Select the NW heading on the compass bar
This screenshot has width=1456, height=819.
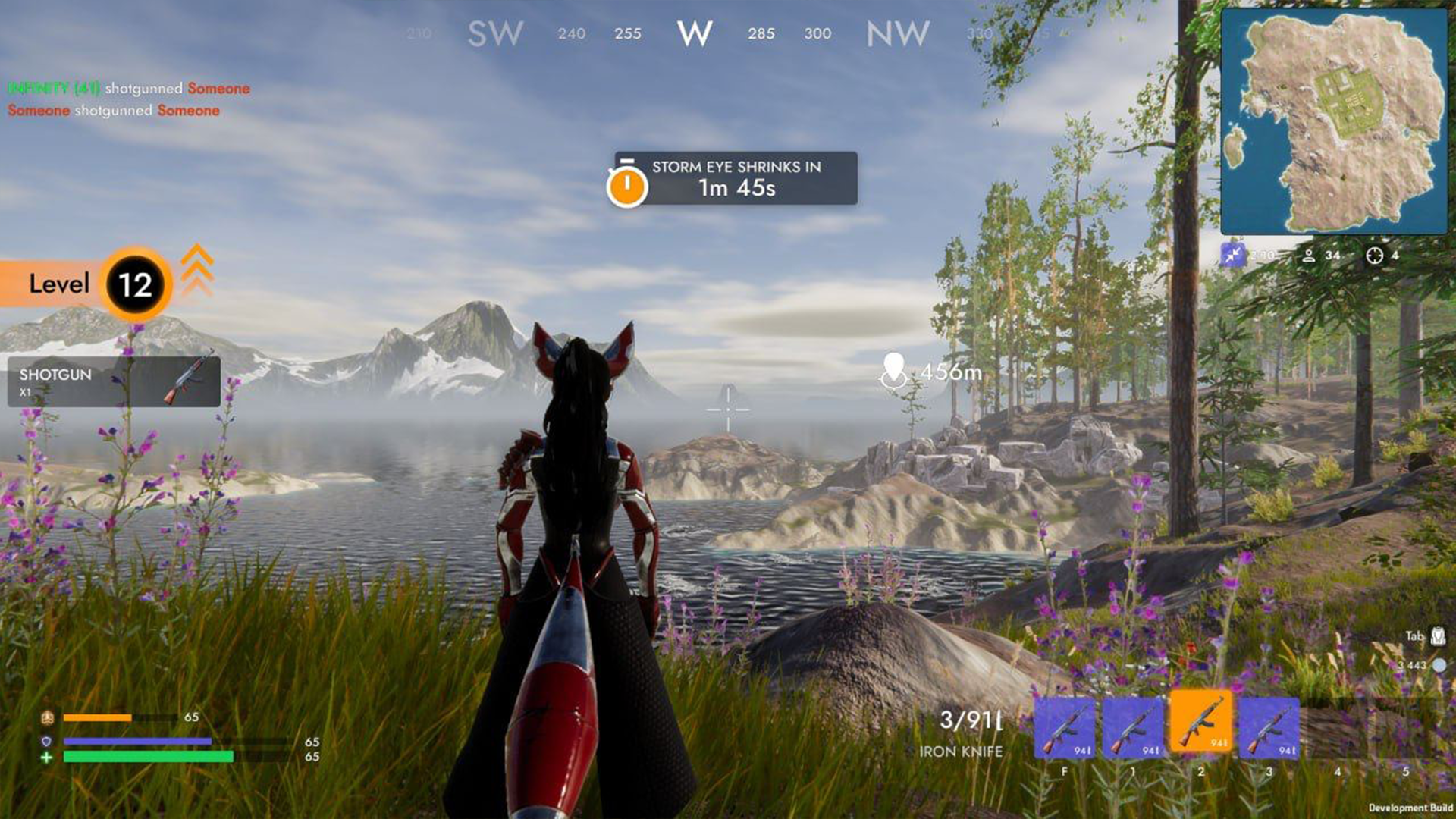click(x=897, y=34)
